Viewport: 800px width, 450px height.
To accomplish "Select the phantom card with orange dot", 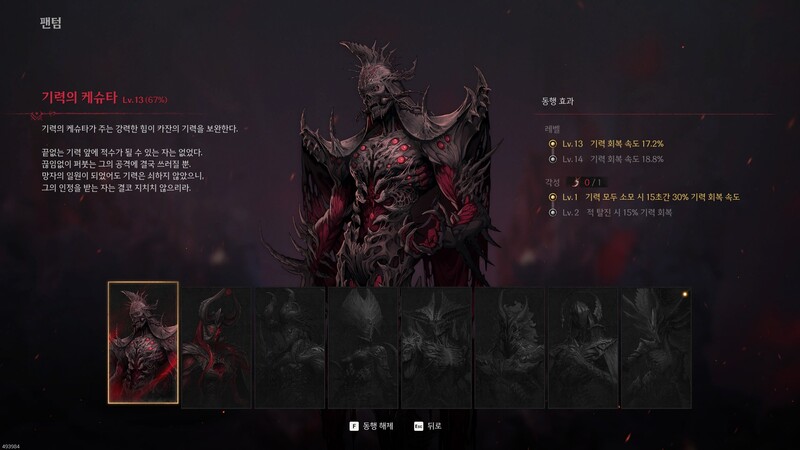I will tap(655, 347).
